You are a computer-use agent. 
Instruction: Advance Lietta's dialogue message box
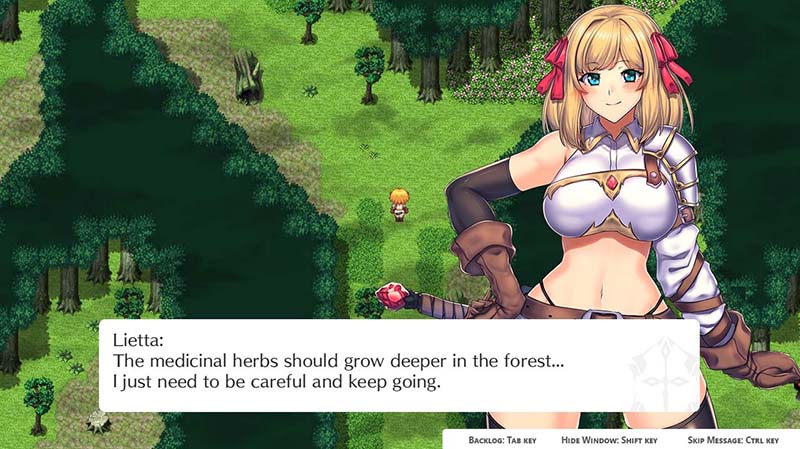[398, 365]
